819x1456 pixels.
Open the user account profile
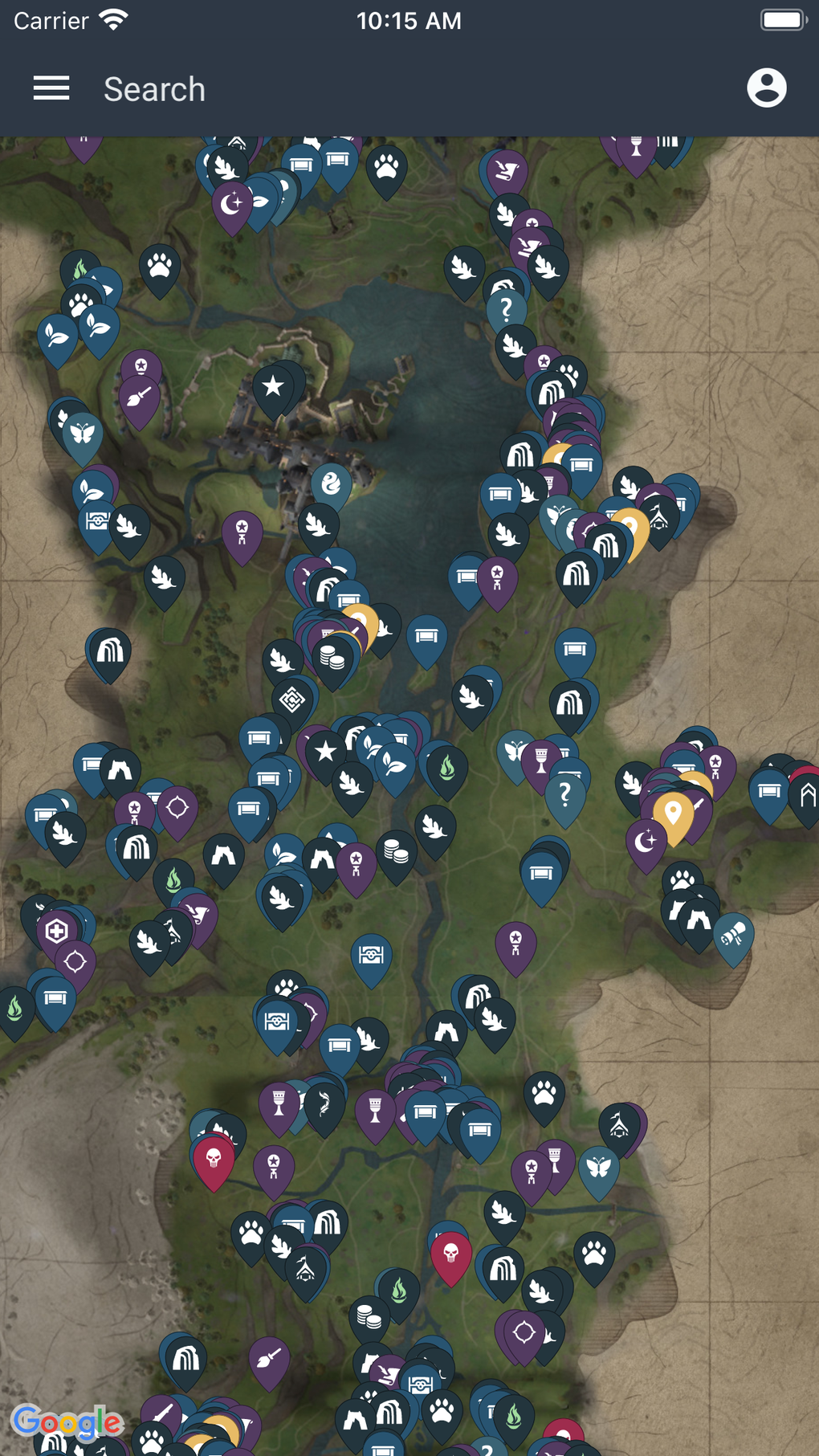coord(766,88)
